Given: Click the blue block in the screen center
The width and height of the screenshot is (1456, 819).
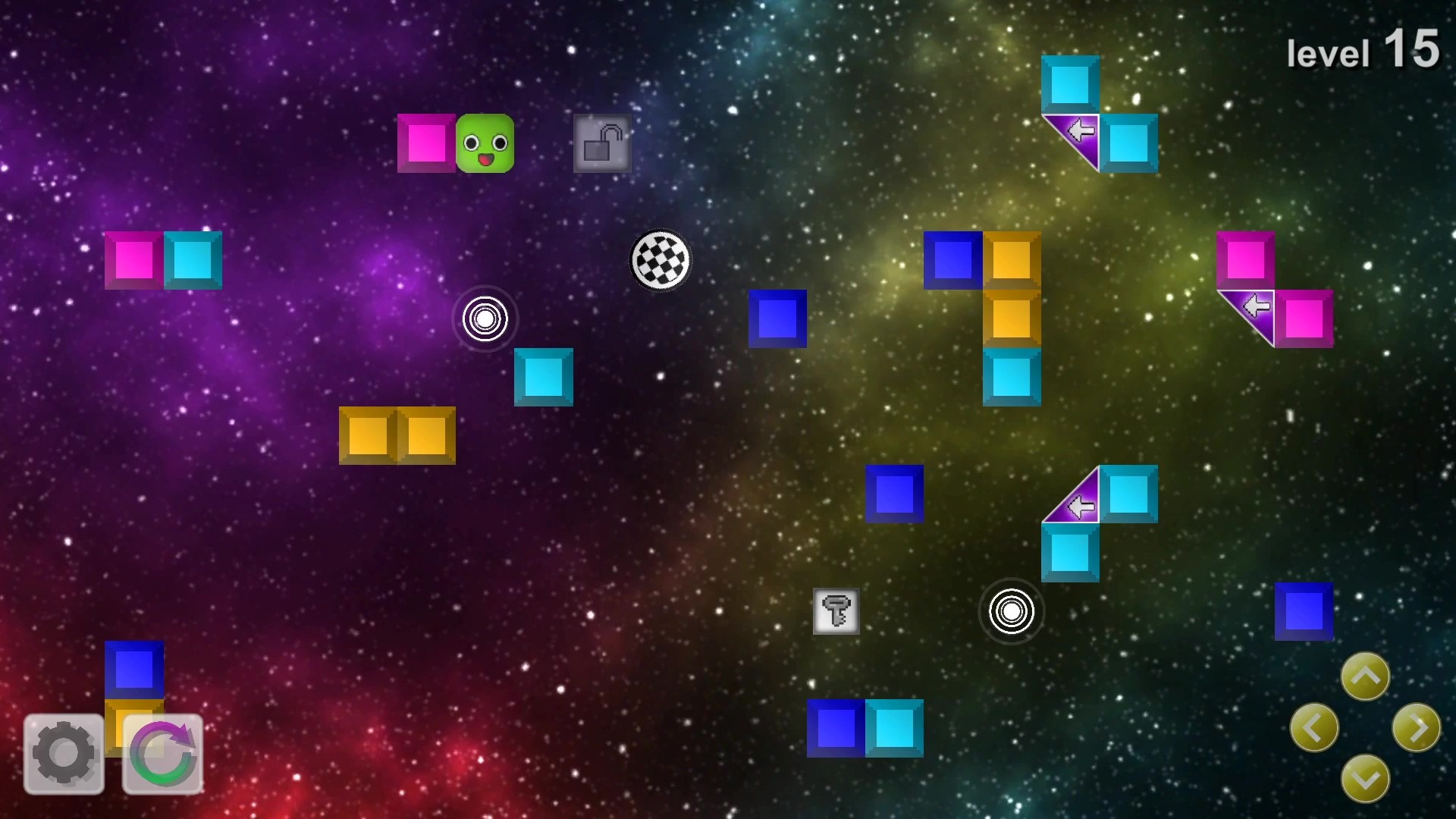Looking at the screenshot, I should 777,318.
